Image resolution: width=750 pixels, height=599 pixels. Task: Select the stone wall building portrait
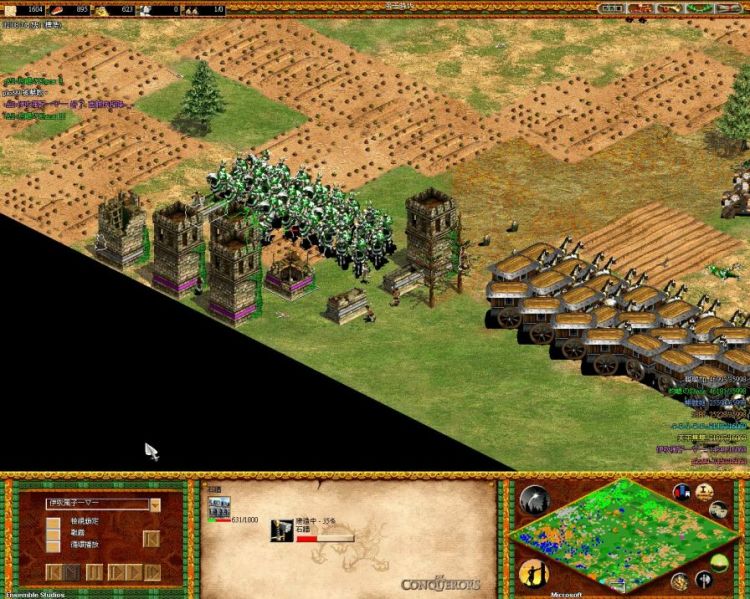coord(218,506)
